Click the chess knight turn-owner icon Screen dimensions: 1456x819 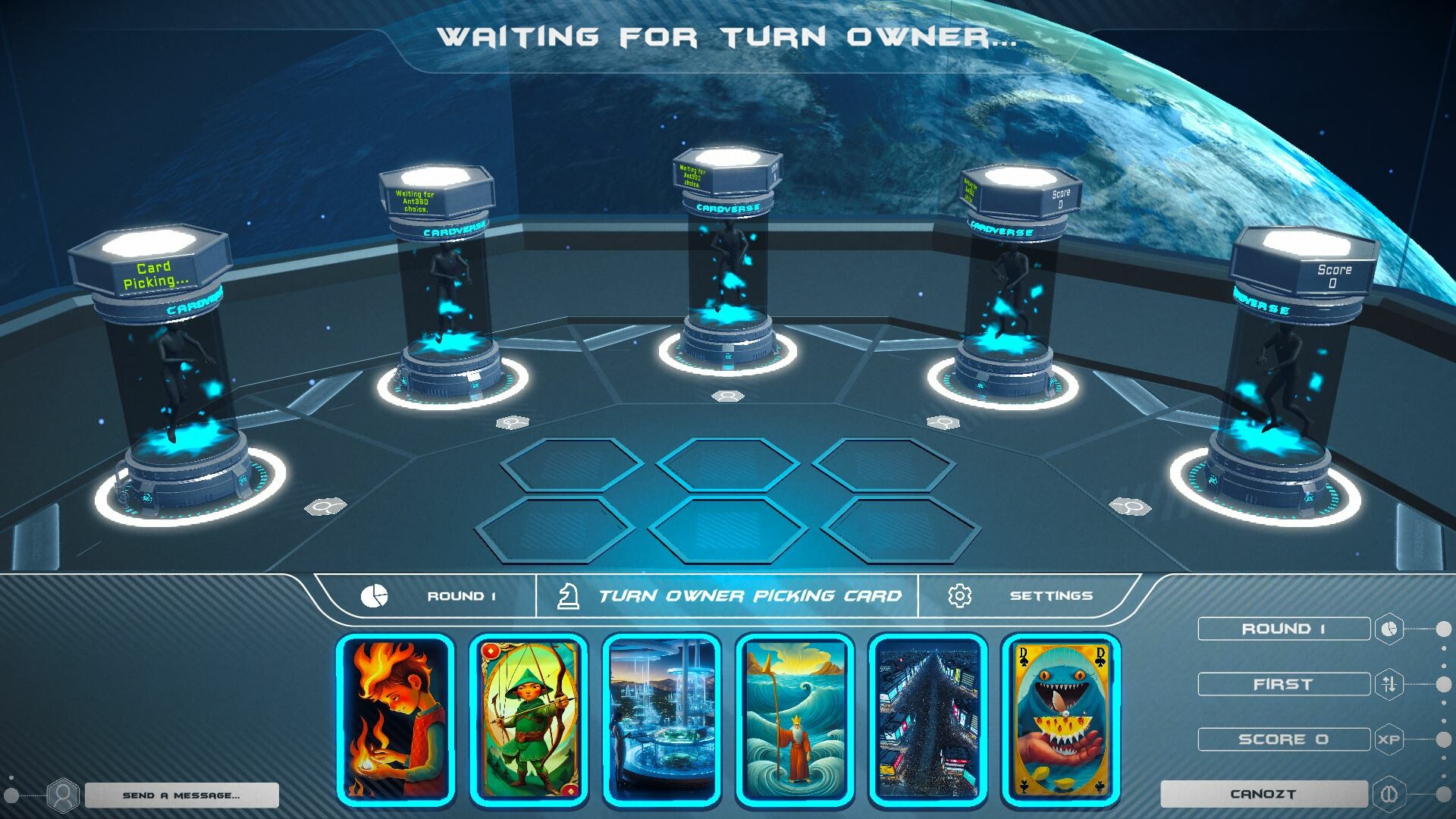(x=568, y=596)
